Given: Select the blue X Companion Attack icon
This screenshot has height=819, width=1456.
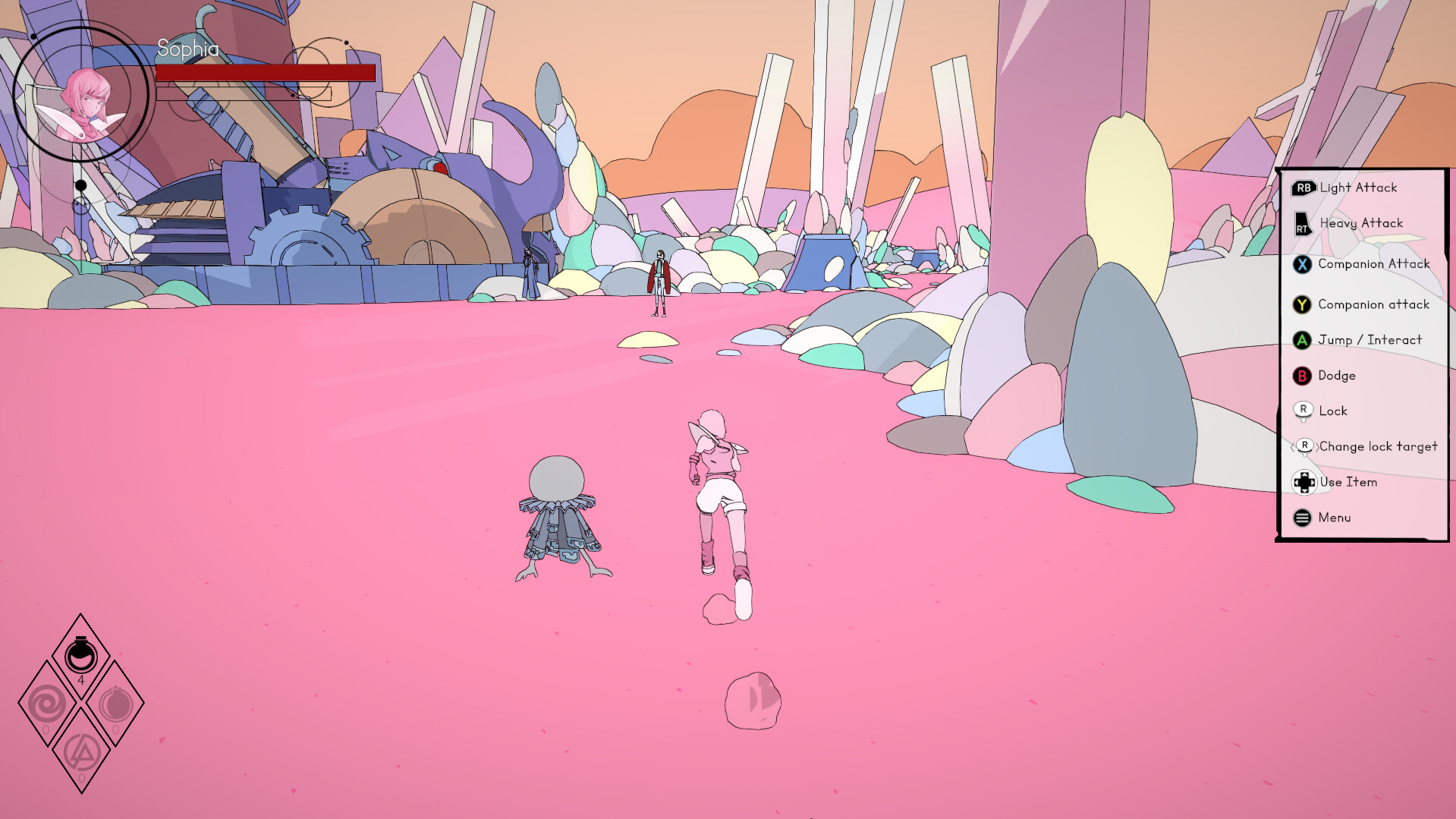Looking at the screenshot, I should 1303,264.
